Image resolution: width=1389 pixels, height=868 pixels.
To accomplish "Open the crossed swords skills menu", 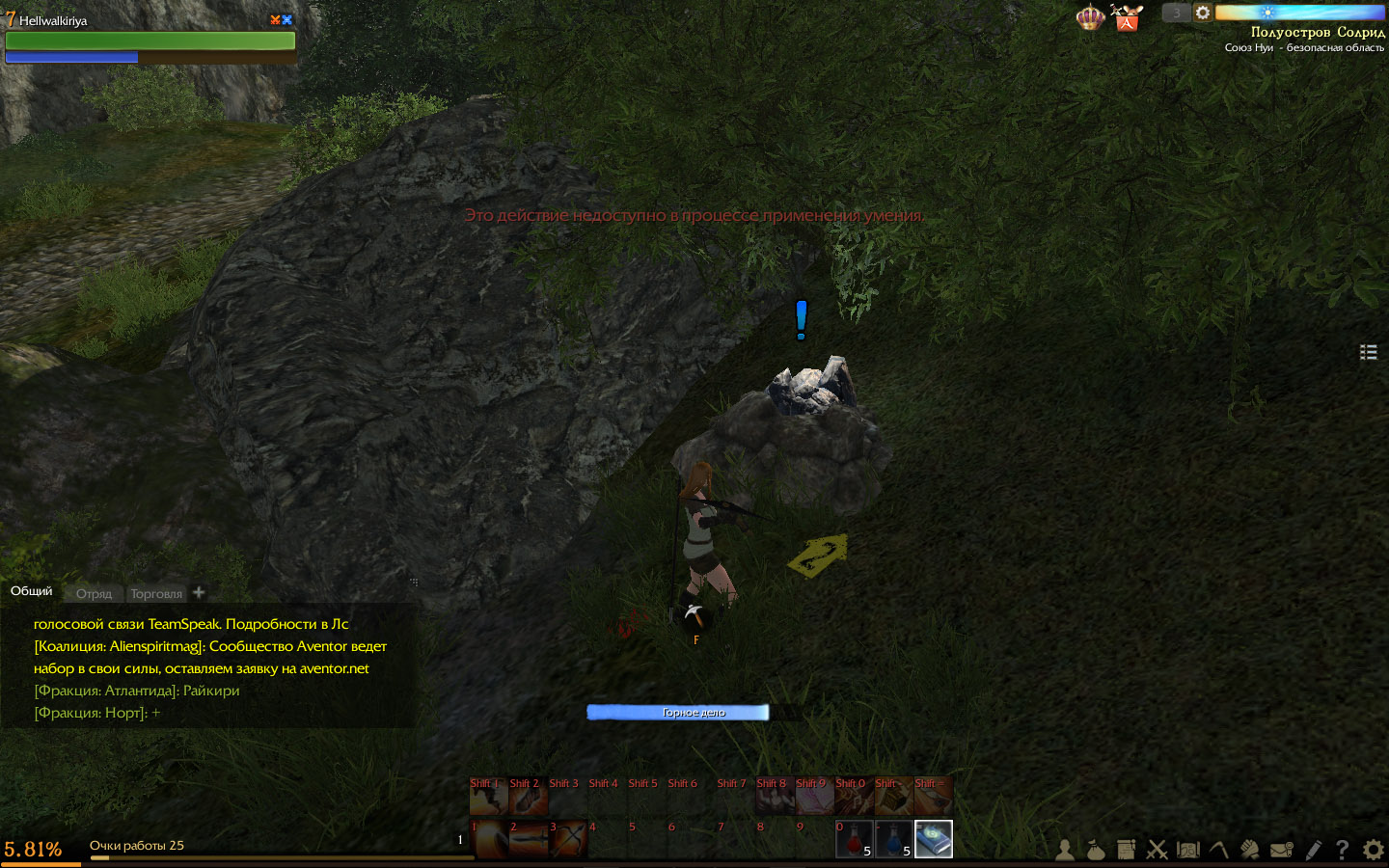I will (x=1157, y=850).
